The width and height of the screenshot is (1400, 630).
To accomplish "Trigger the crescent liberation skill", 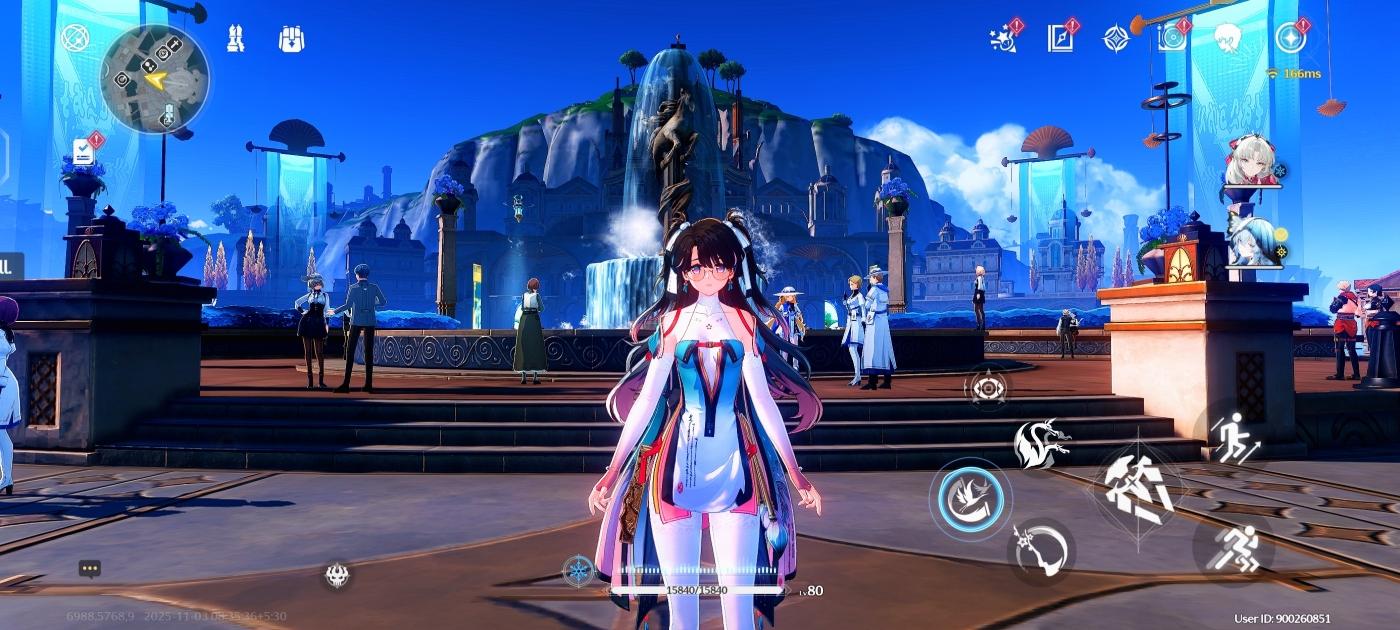I will point(1040,551).
